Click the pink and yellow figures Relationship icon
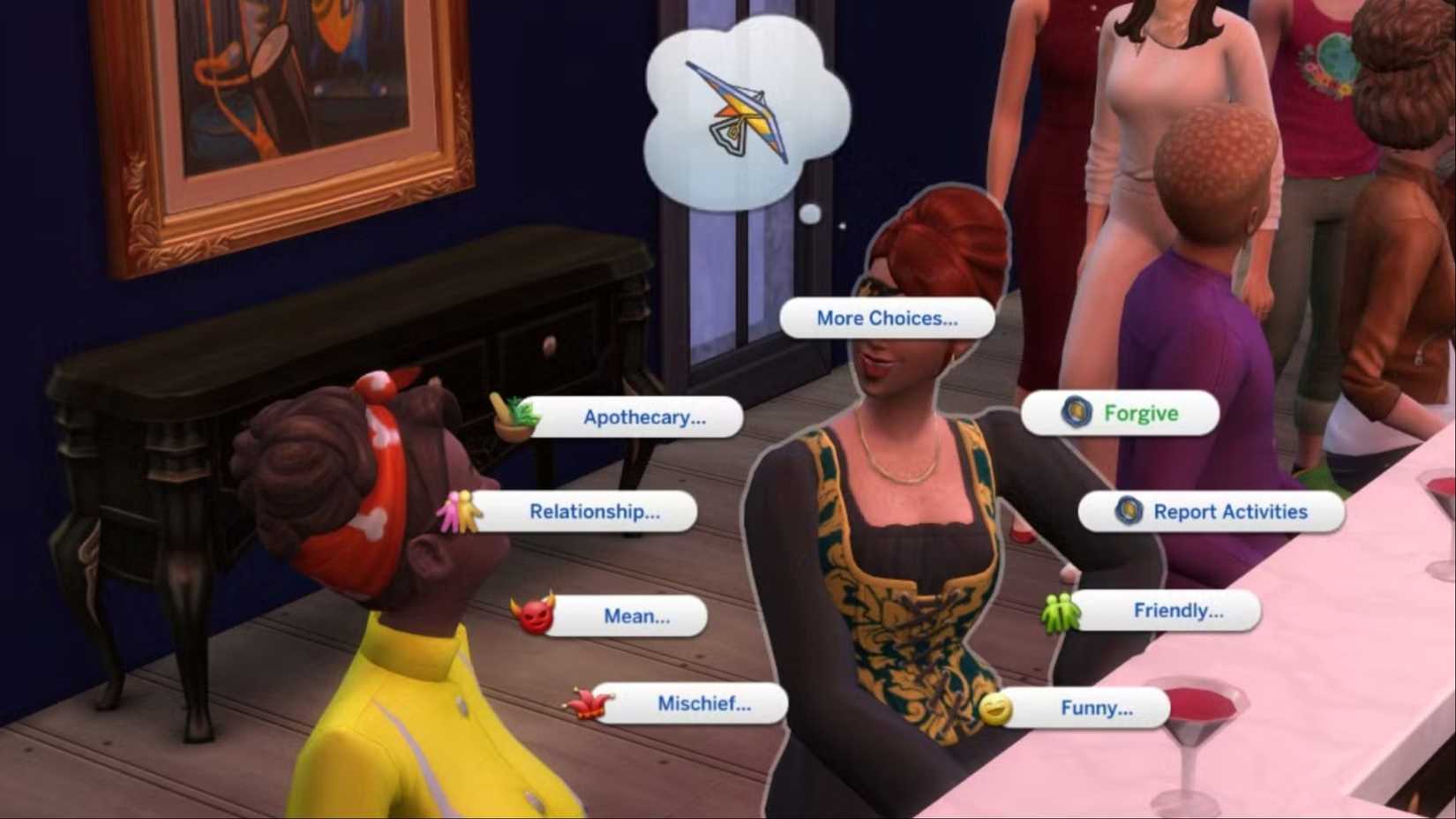The height and width of the screenshot is (819, 1456). [461, 512]
